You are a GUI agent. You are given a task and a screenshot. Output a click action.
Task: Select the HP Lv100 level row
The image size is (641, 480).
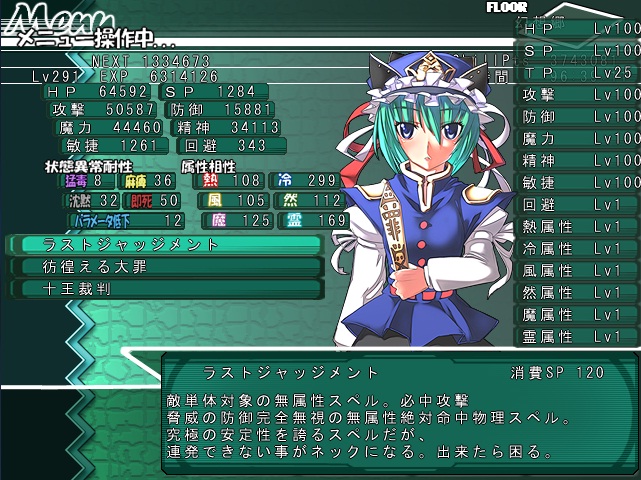[x=578, y=28]
